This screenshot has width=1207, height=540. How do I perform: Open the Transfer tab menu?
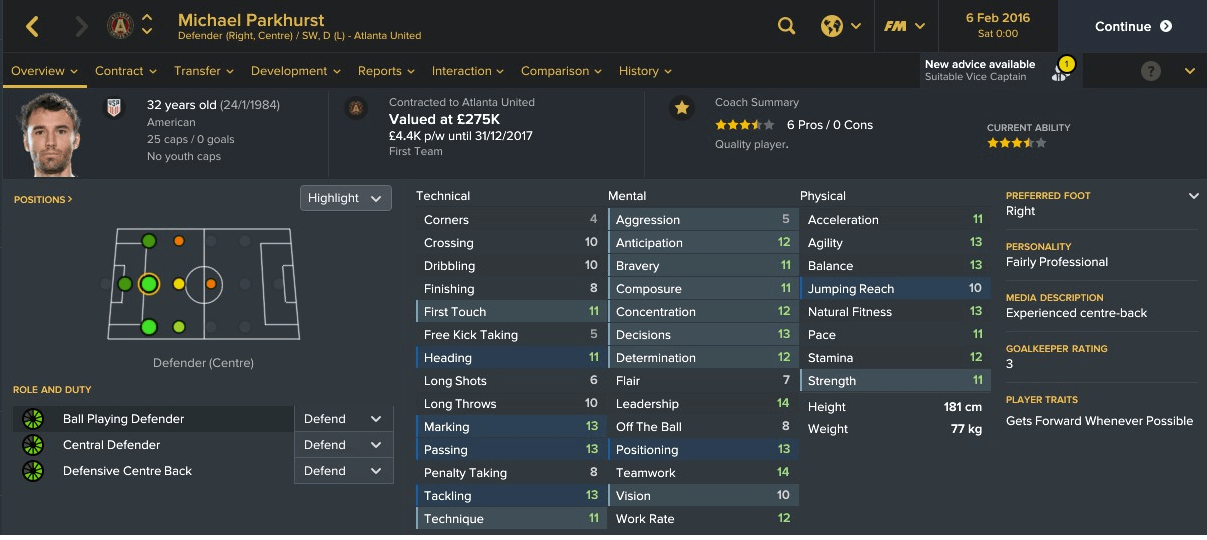click(x=204, y=71)
